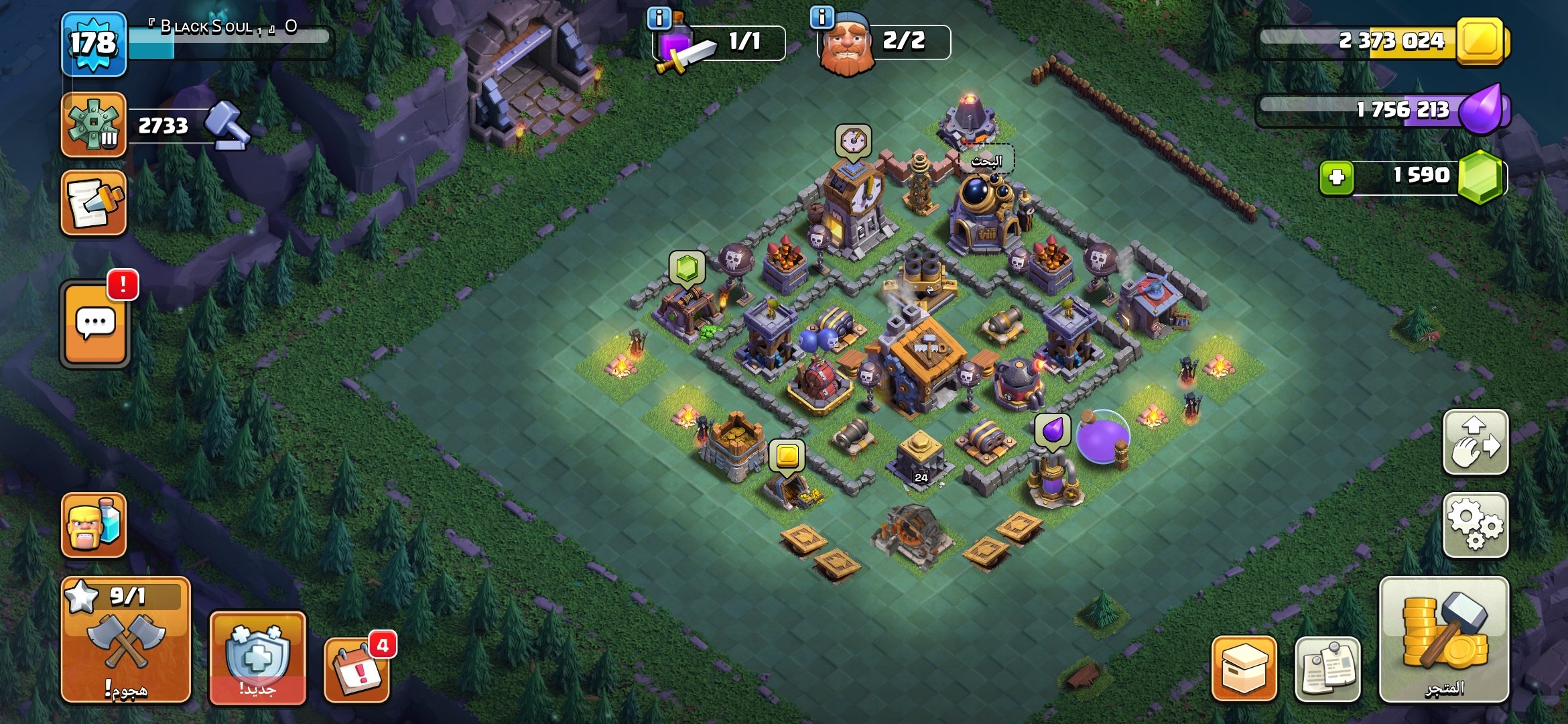Screen dimensions: 1568x724
Task: Open the storage box button
Action: 1244,668
